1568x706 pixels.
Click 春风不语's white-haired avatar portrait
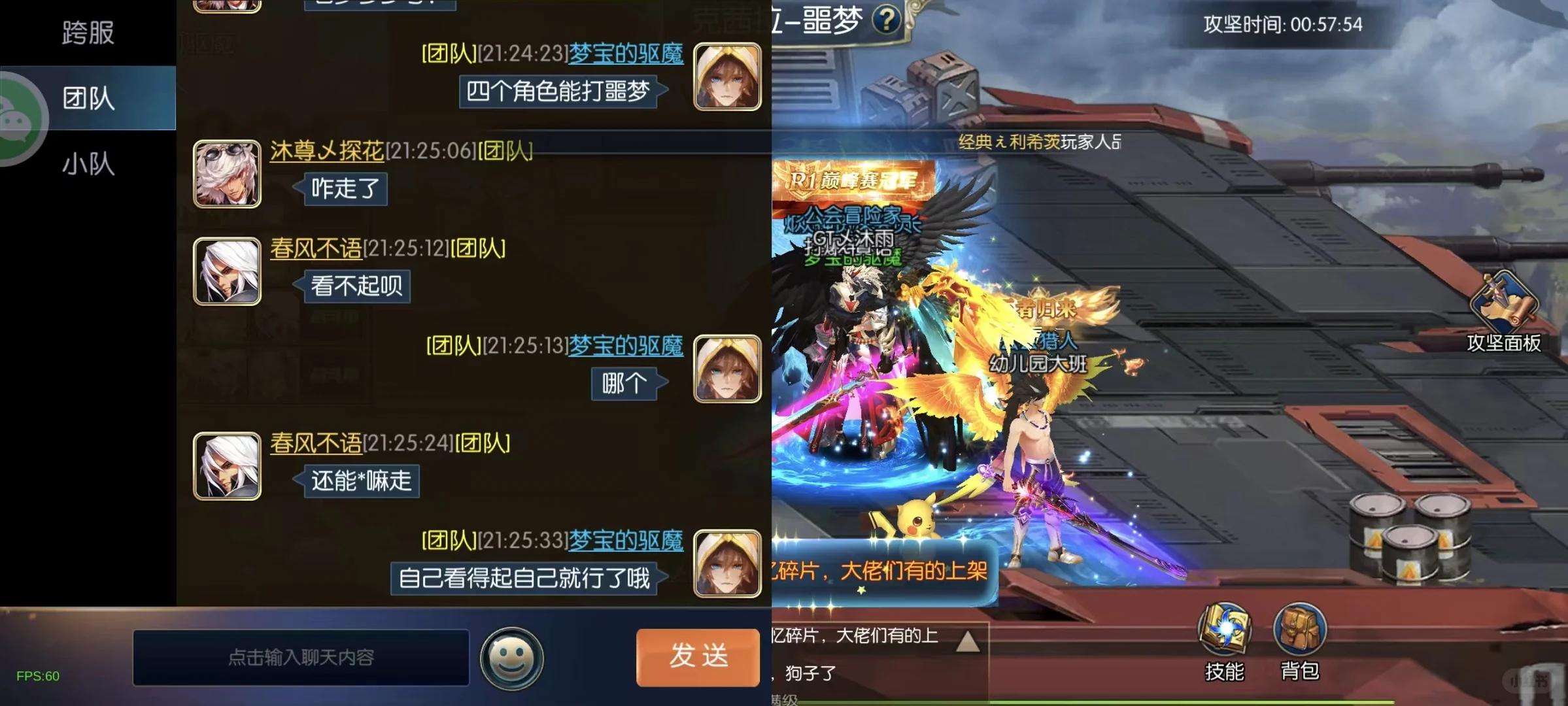pos(227,270)
